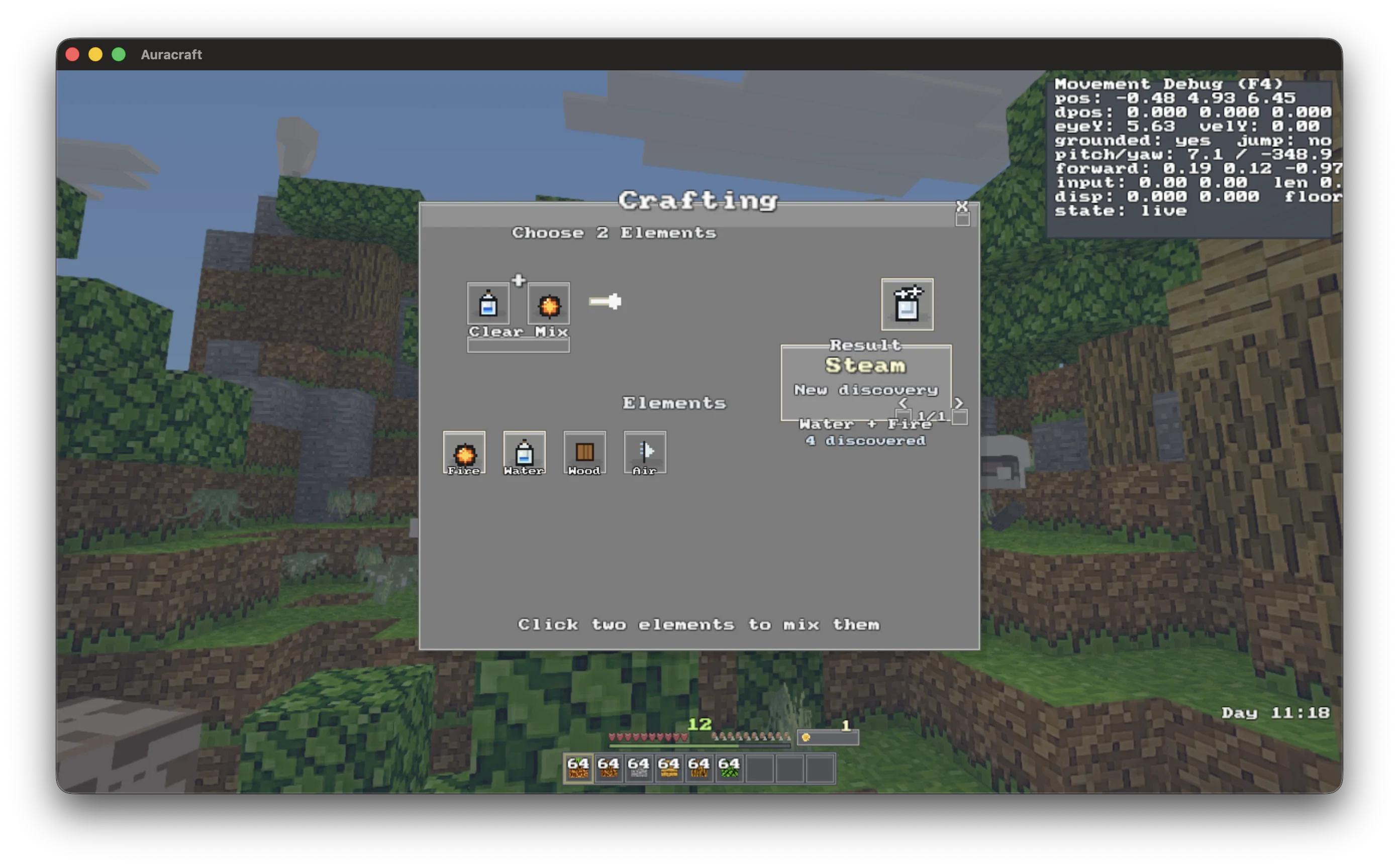Screen dimensions: 1399x868
Task: Remove water from the first ingredient slot
Action: (488, 304)
